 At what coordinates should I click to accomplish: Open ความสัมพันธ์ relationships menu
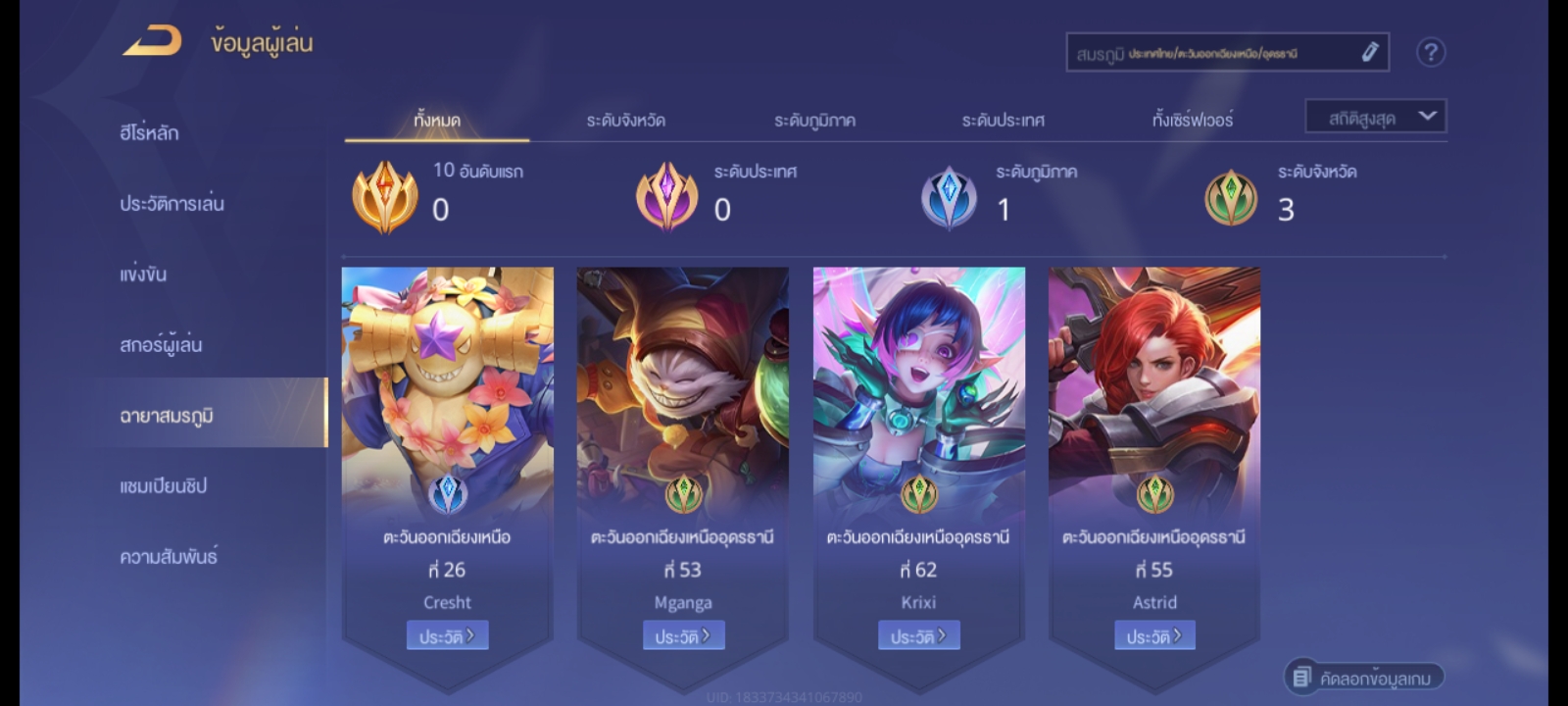(x=169, y=556)
